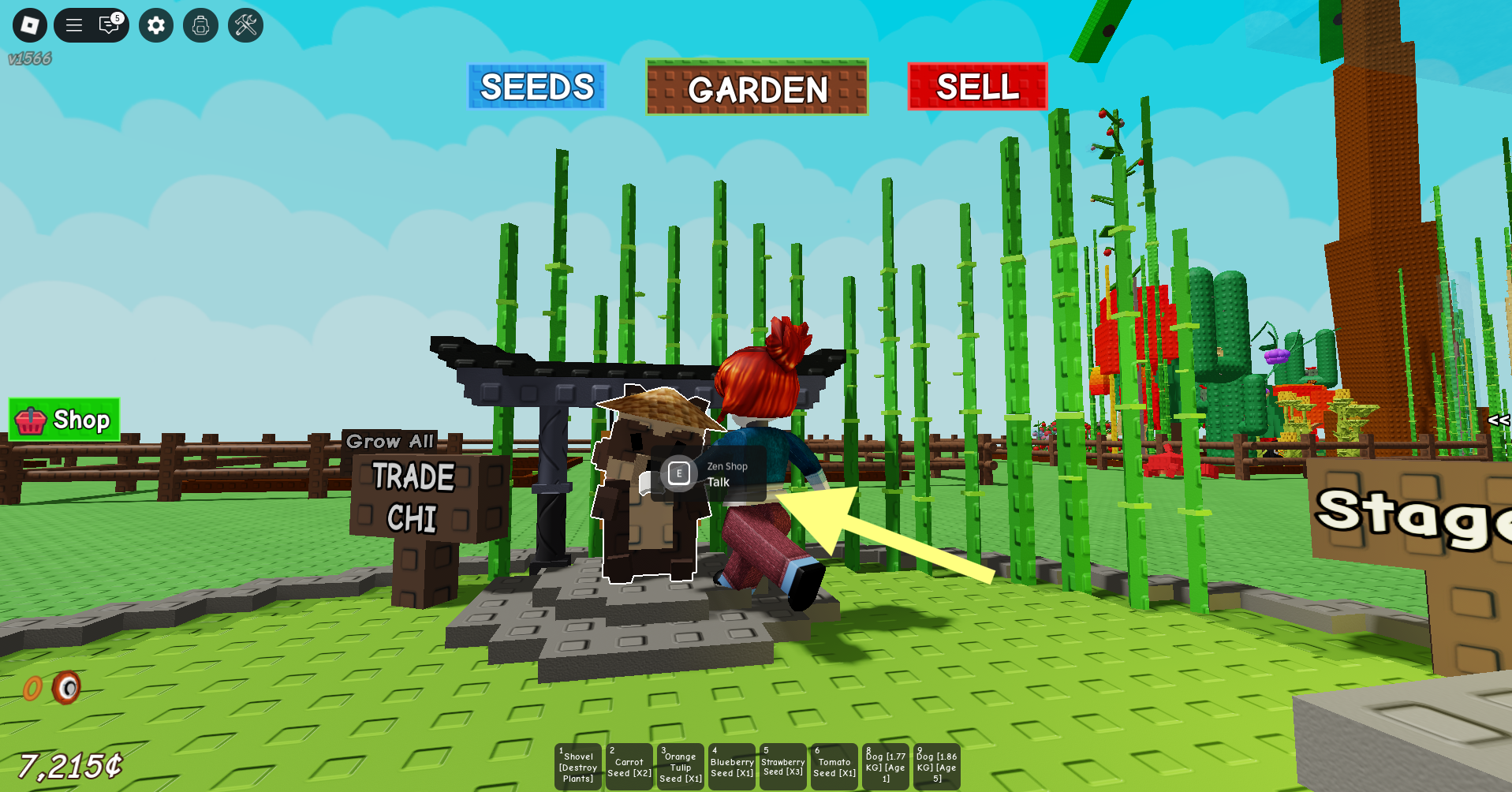Open the hamburger menu at top left
1512x792 pixels.
point(73,24)
